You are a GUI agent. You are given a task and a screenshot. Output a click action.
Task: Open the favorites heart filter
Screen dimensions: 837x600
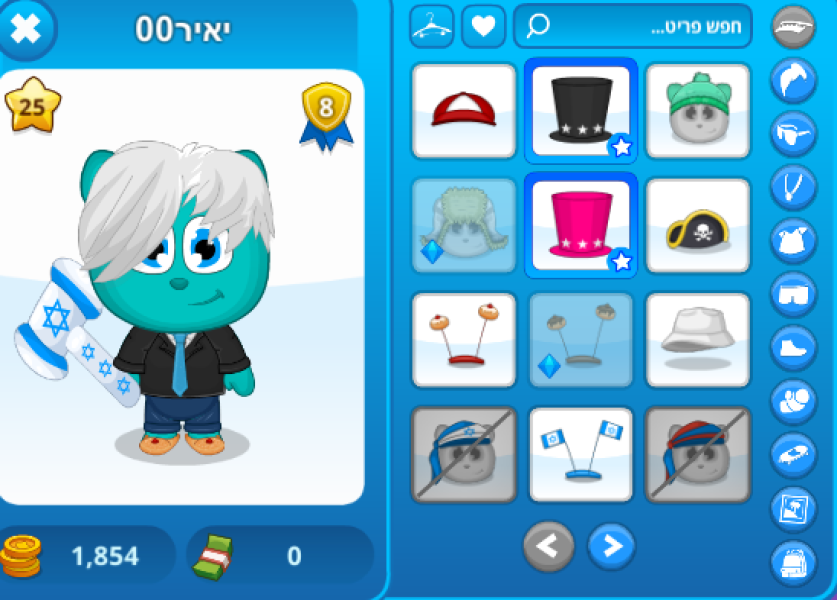click(483, 27)
